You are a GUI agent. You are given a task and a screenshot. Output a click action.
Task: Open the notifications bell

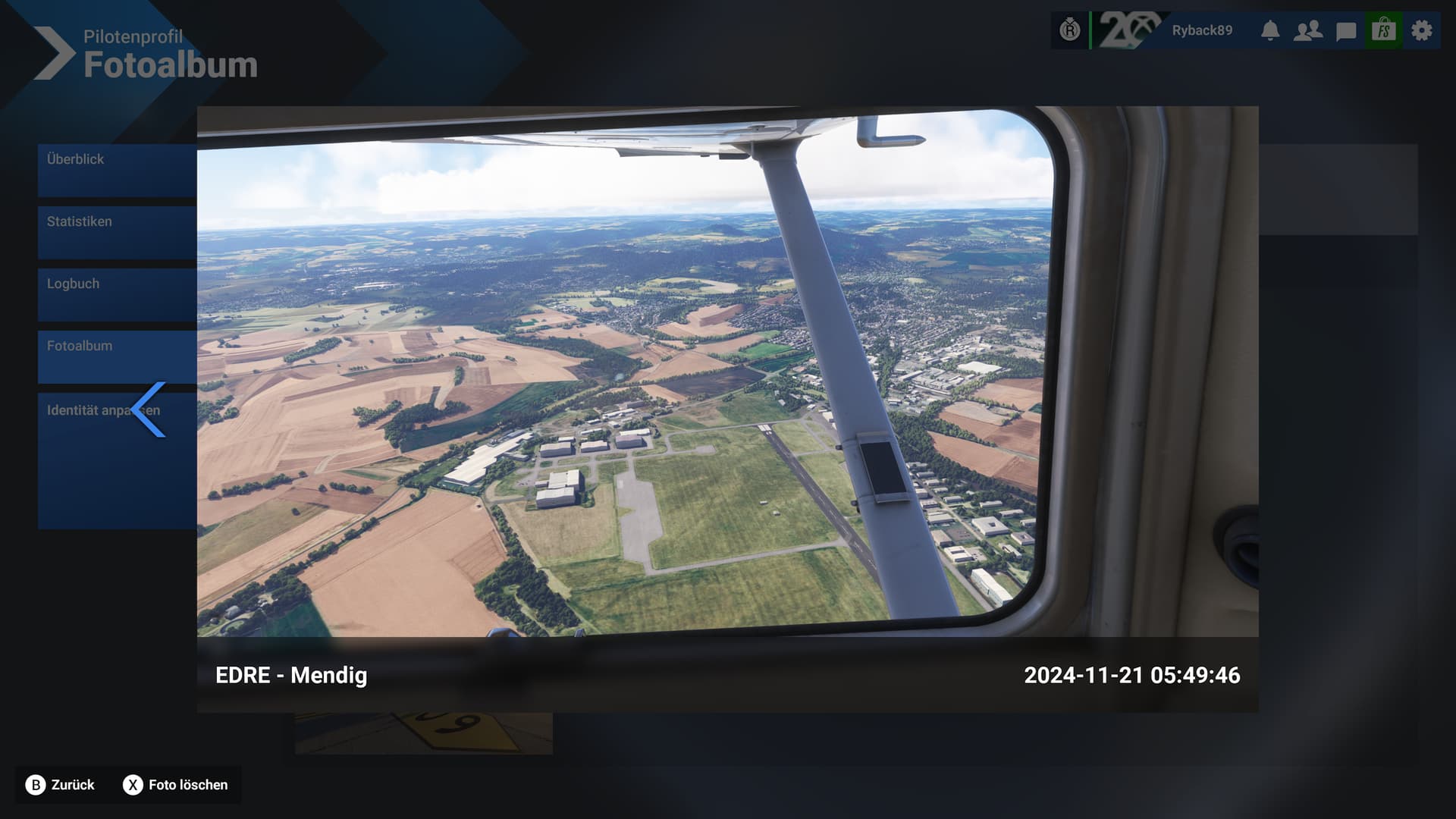pos(1270,30)
